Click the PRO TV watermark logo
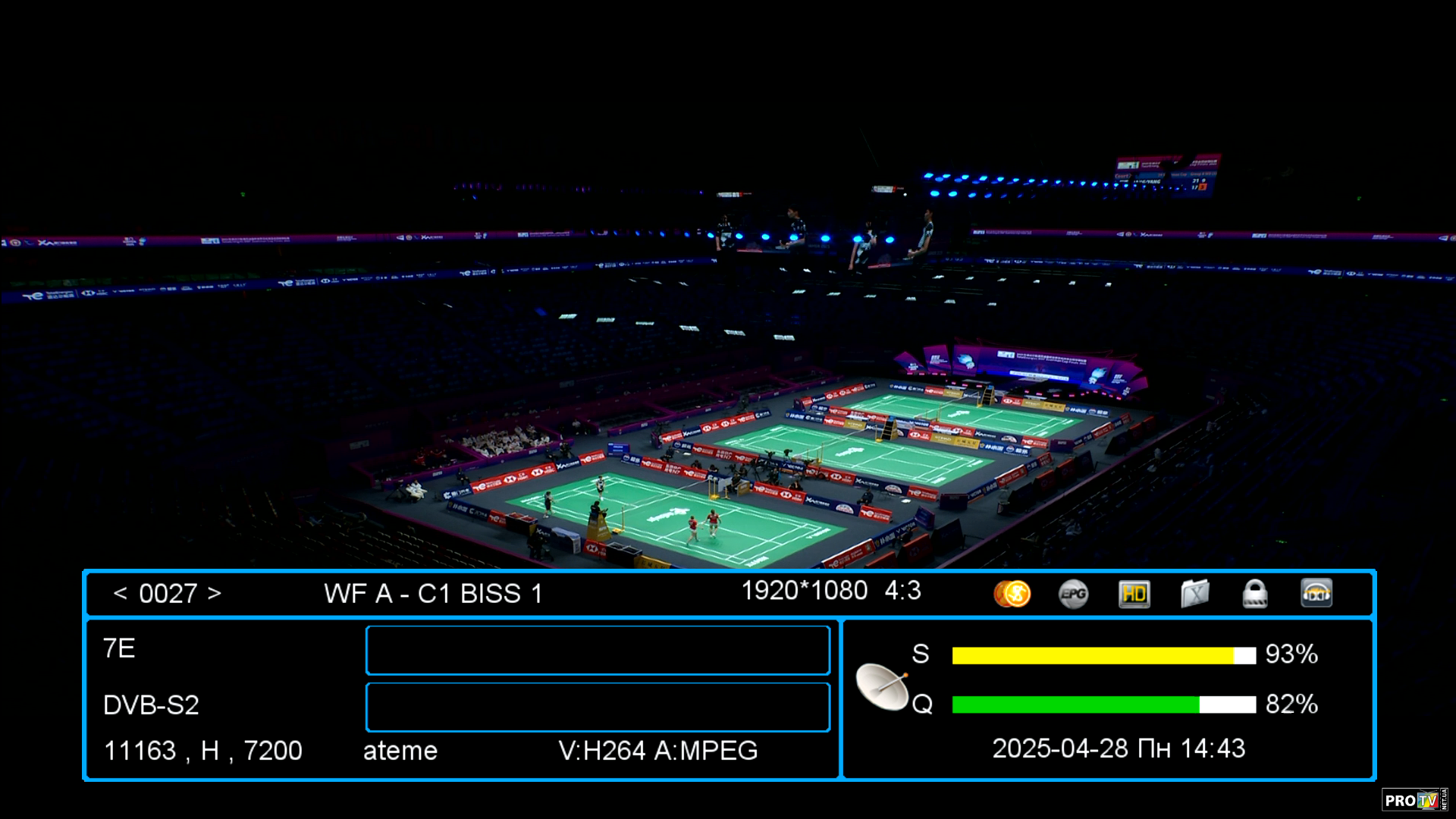 (x=1414, y=800)
